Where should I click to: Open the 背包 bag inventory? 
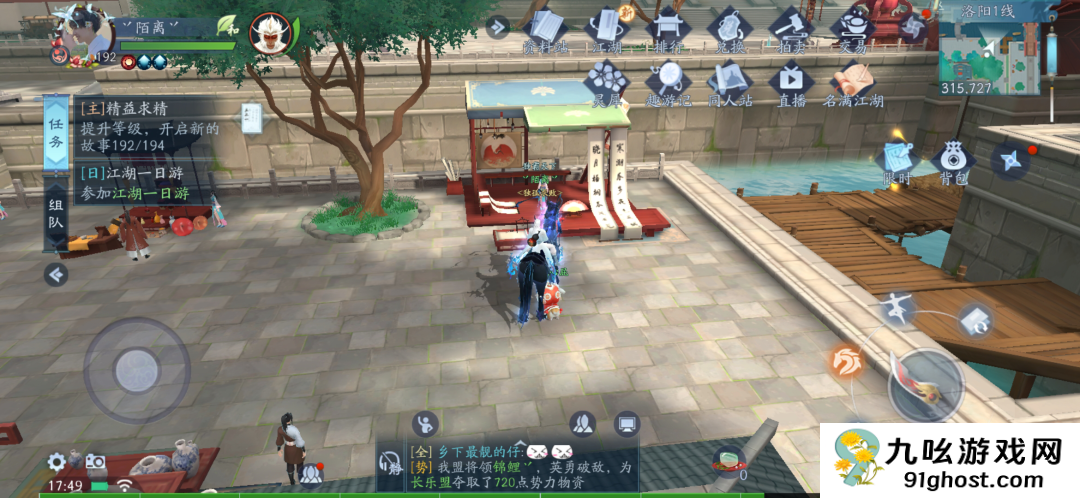953,162
